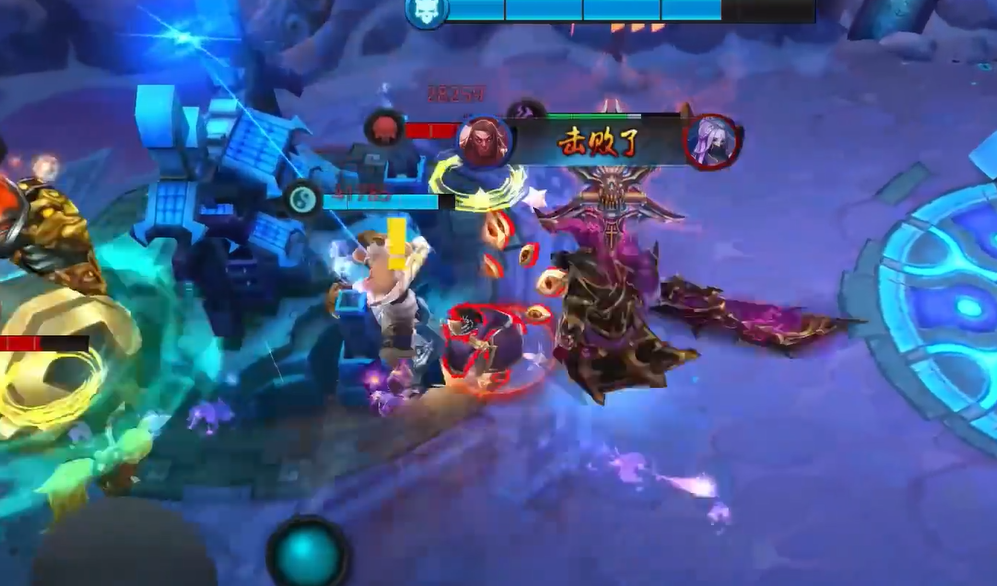Select the purple-haired defeated hero portrait

pos(713,141)
